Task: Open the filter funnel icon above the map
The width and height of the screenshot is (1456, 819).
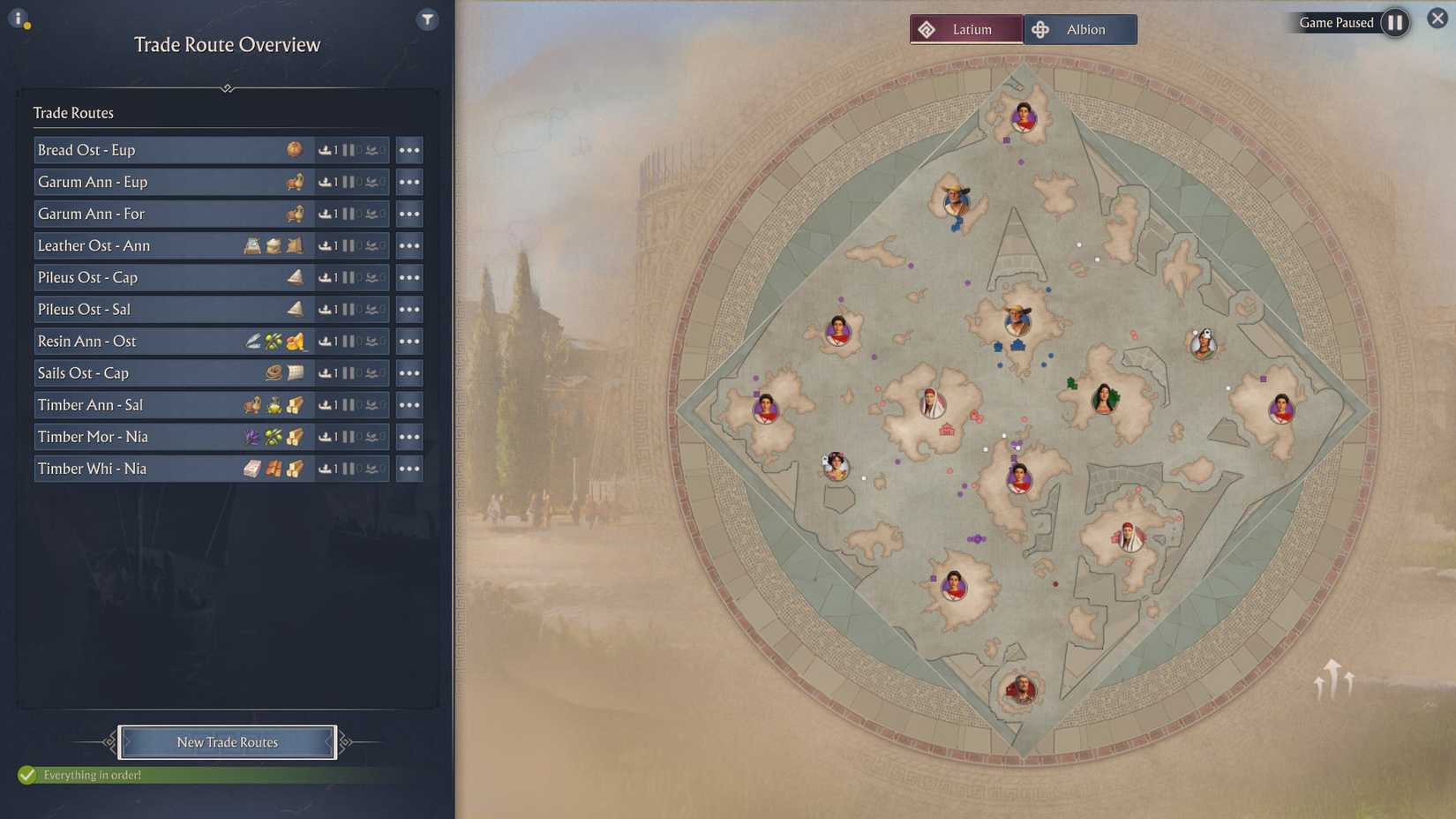Action: tap(427, 19)
